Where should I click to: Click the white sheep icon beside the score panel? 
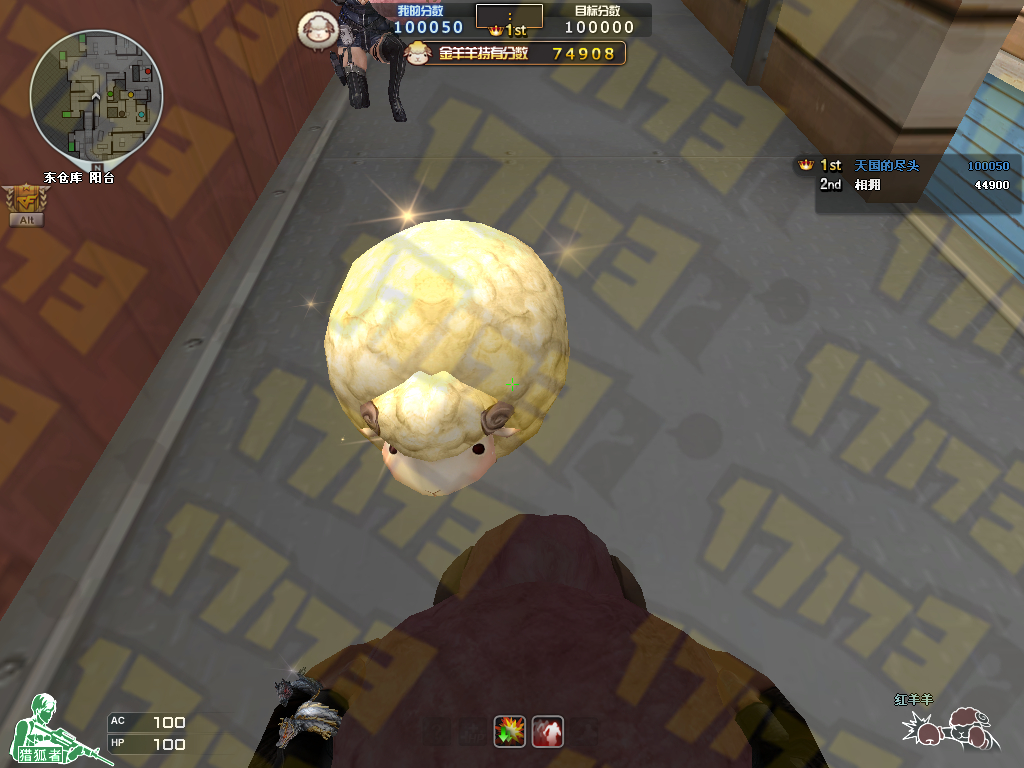[x=316, y=29]
